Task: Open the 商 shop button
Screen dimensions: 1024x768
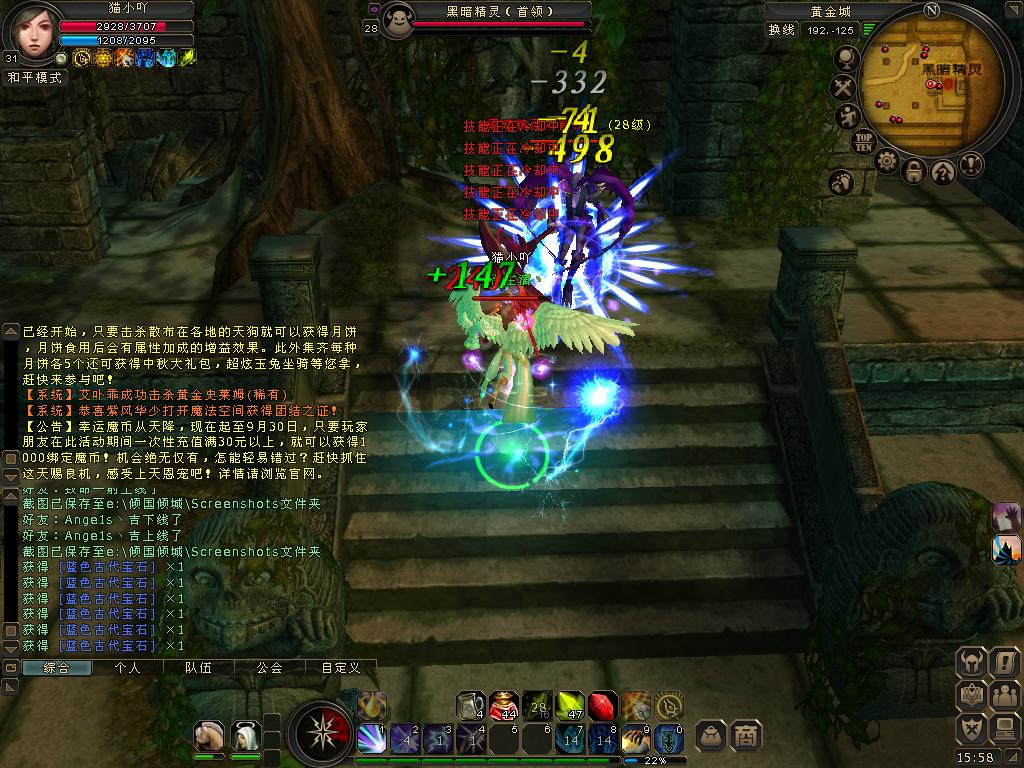Action: 745,735
